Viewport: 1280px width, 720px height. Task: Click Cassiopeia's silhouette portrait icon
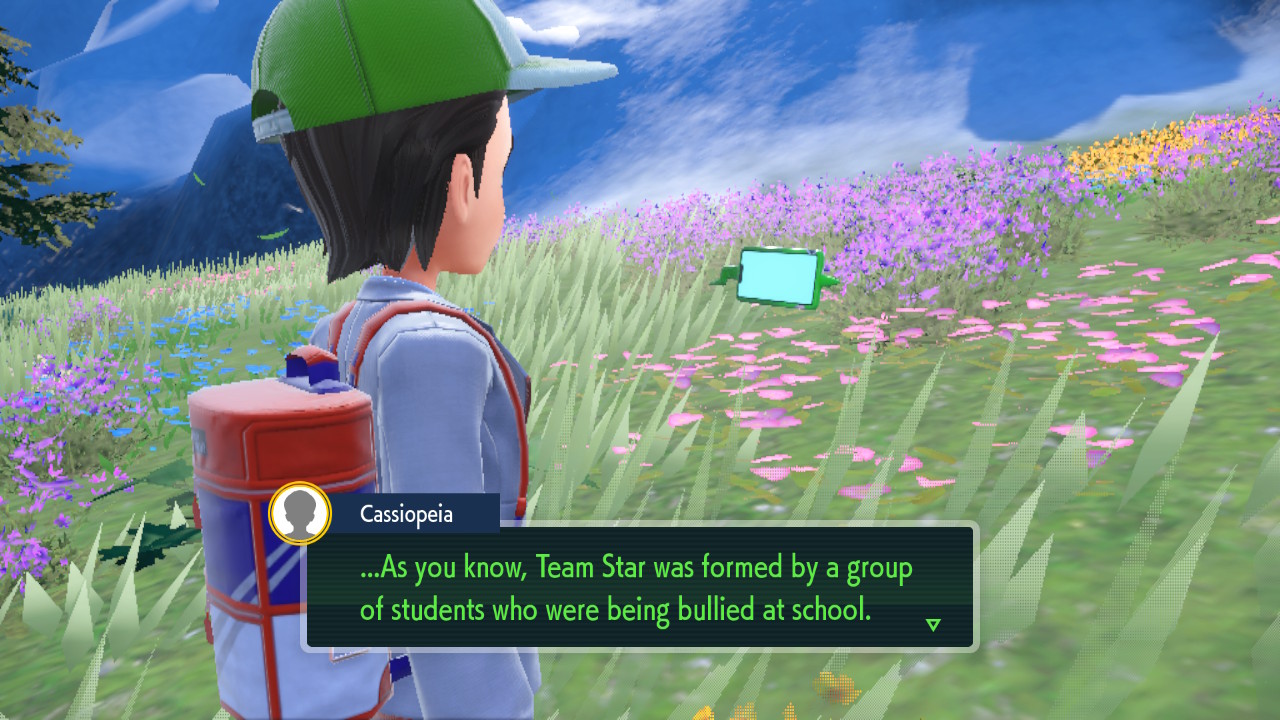point(300,514)
